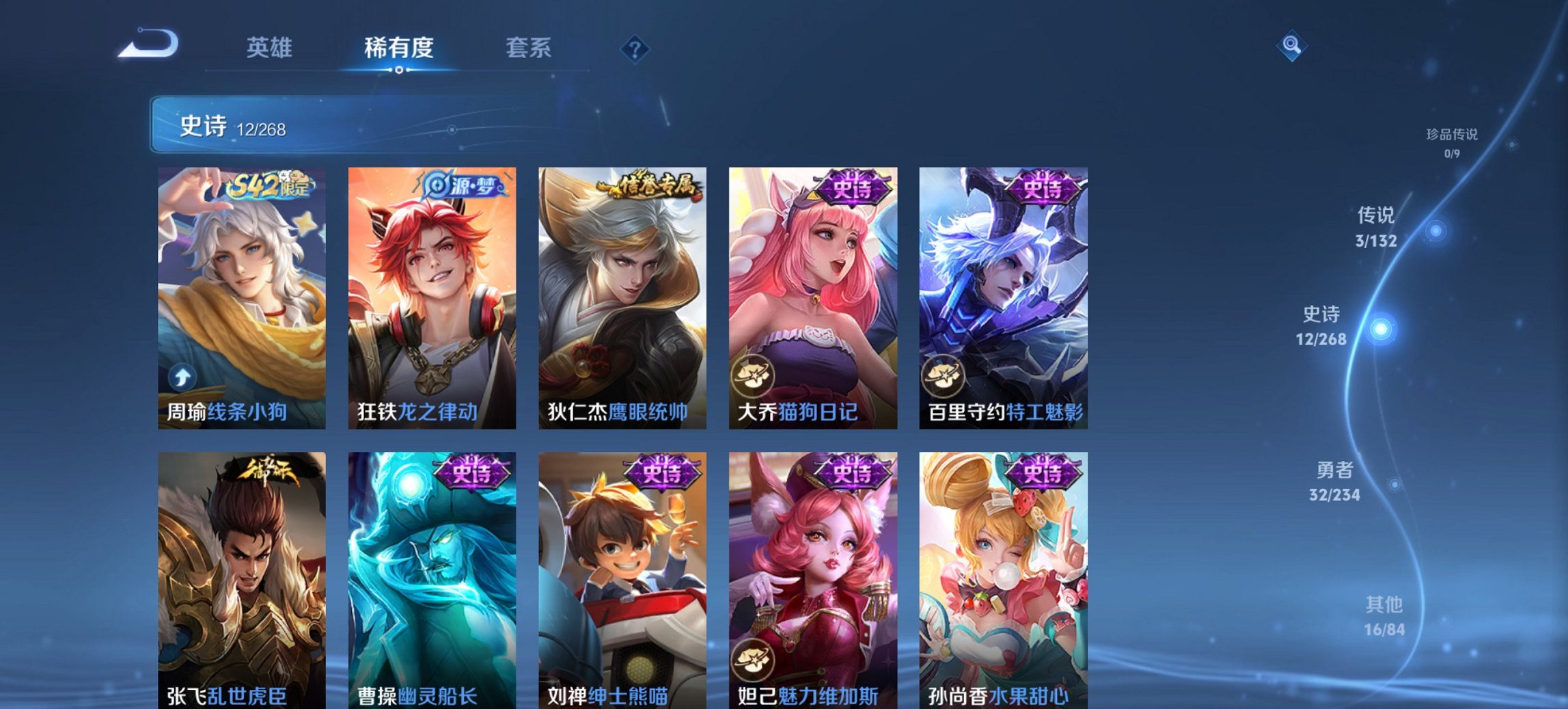
Task: Switch to the 英雄 tab
Action: [271, 48]
